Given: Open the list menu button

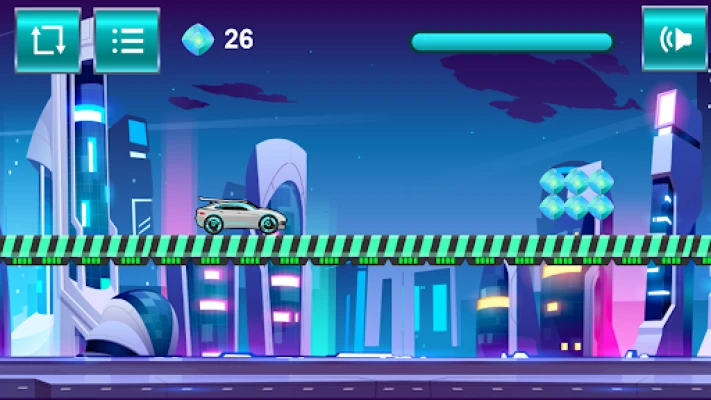Looking at the screenshot, I should coord(127,40).
